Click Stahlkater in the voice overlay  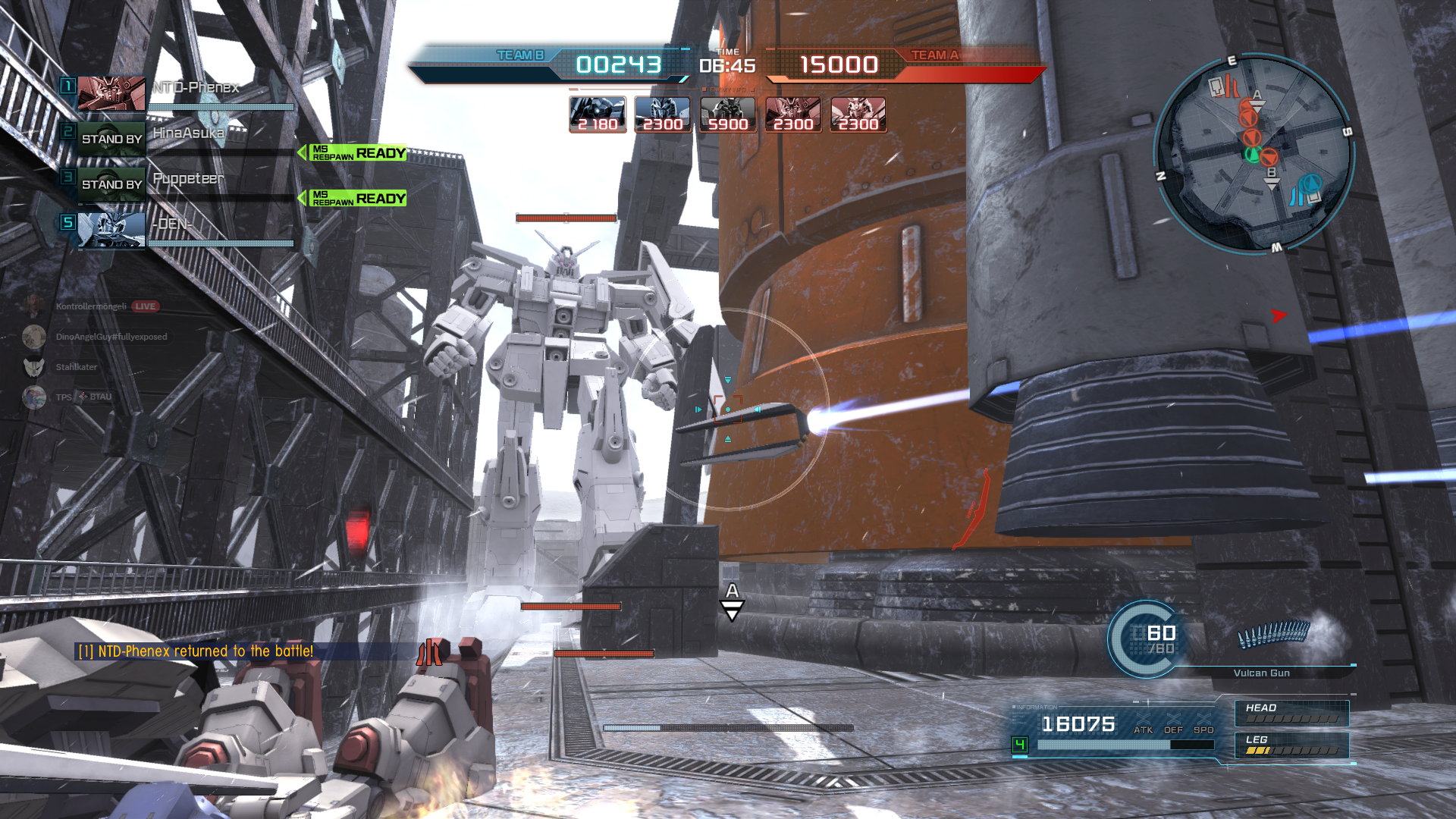[76, 367]
